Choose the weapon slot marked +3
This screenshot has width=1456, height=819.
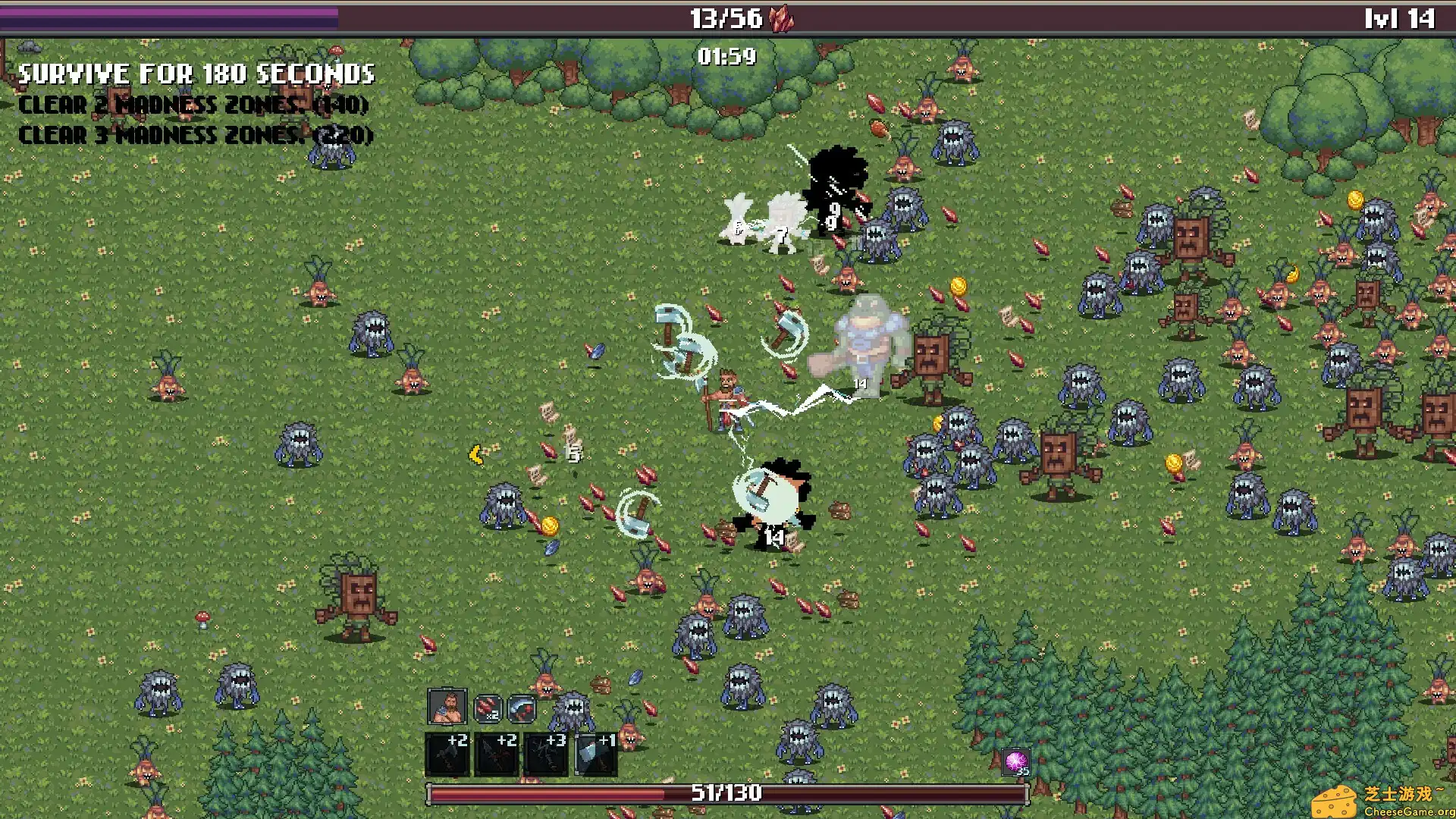(x=546, y=754)
